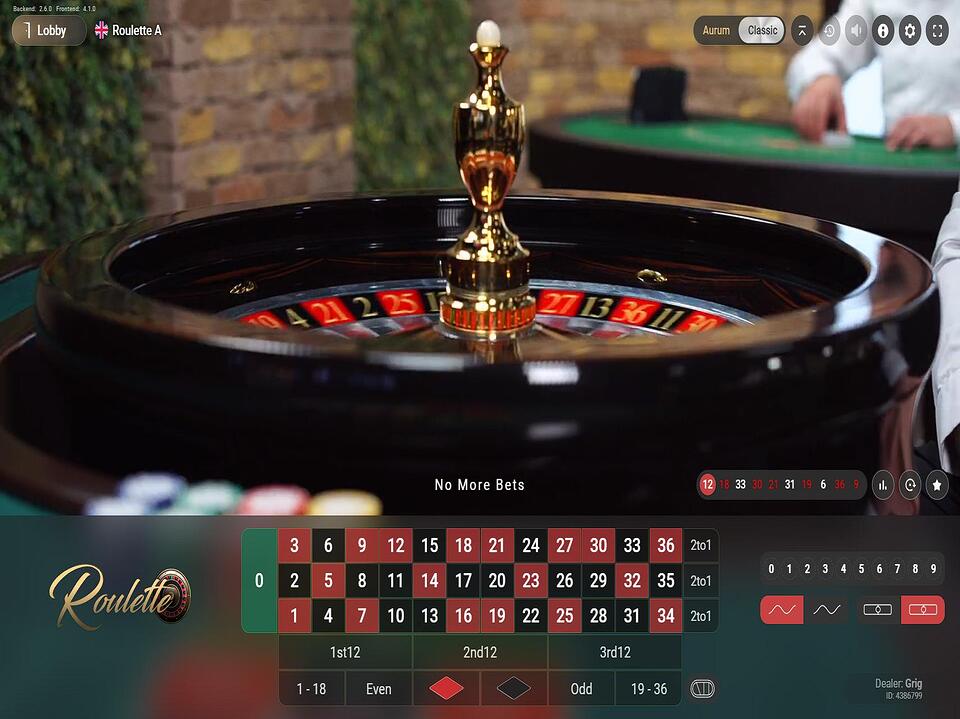
Task: Bet on the red diamond
Action: (446, 689)
